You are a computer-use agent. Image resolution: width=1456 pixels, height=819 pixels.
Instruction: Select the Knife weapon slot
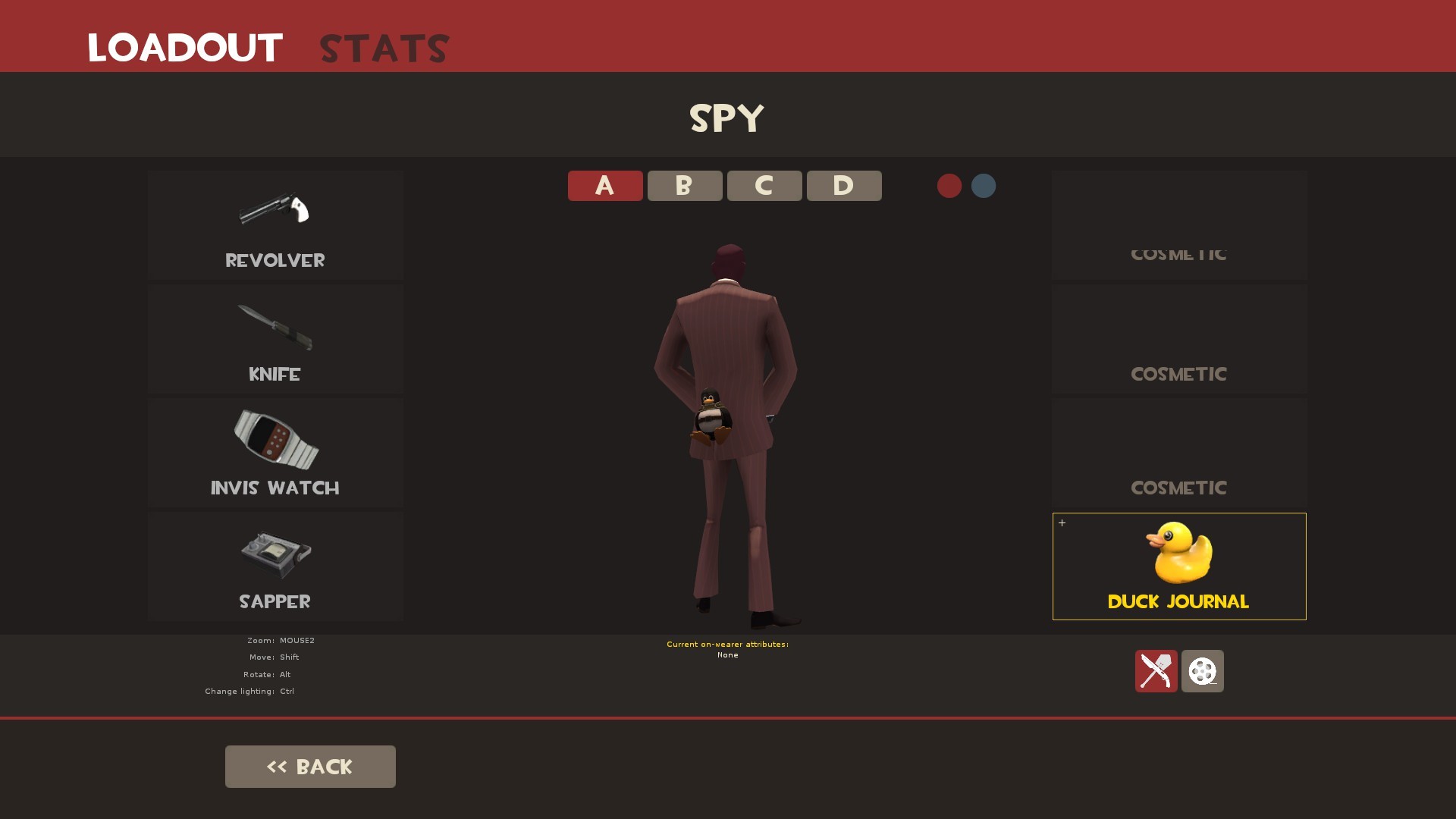pos(275,339)
